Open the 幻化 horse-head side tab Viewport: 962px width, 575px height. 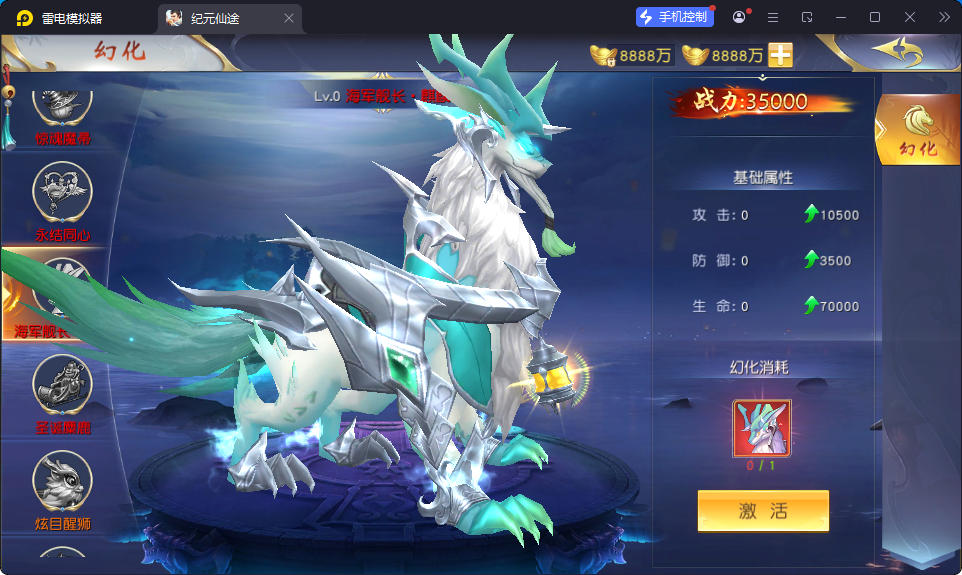[x=917, y=130]
